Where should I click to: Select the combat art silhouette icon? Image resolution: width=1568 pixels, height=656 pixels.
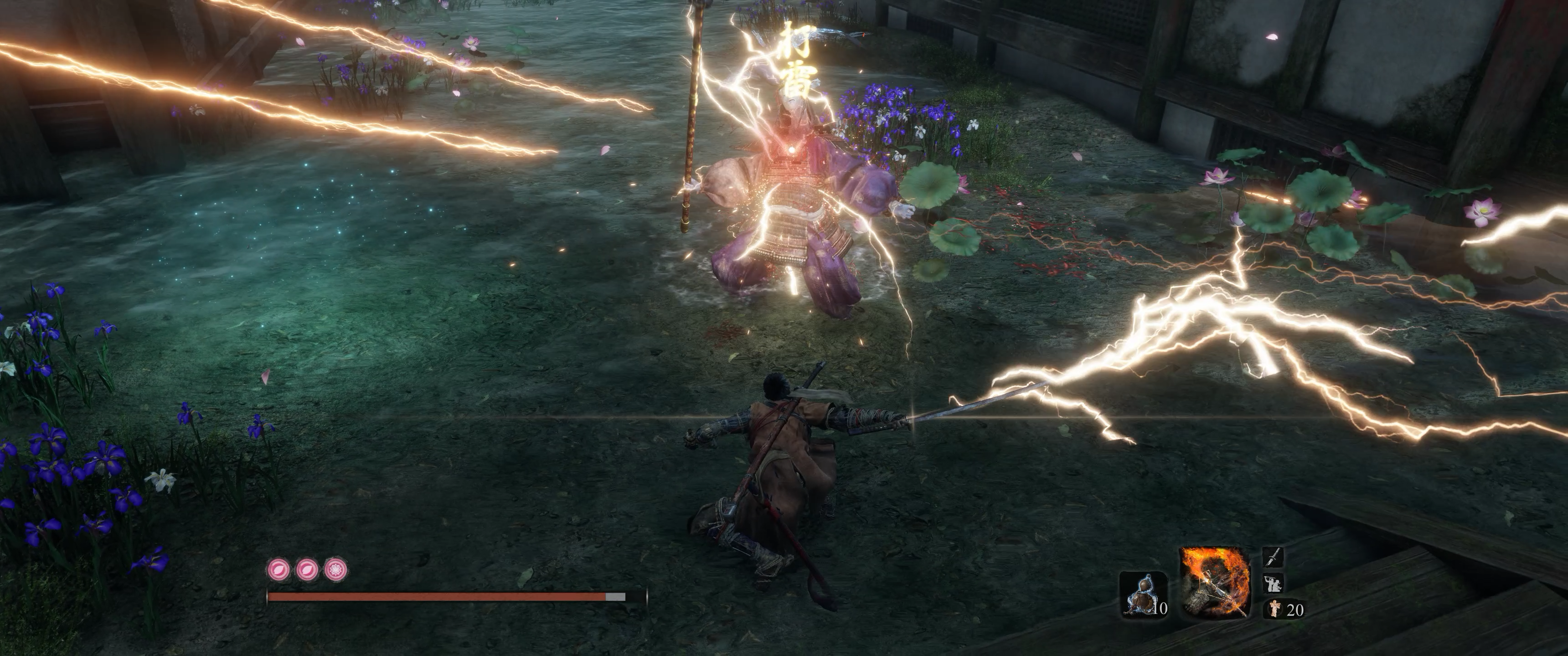1274,582
